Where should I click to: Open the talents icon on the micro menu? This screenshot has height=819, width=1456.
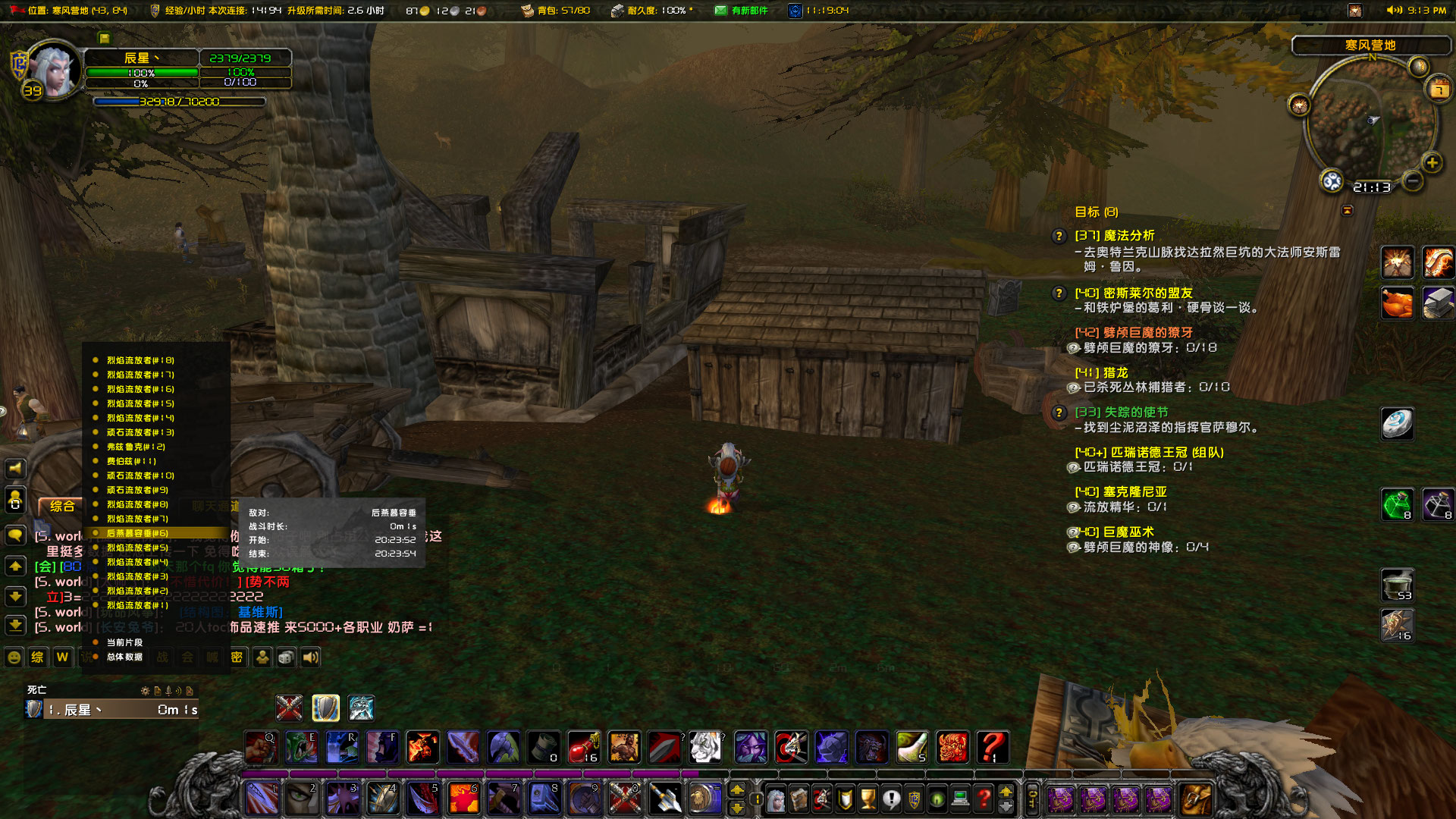(822, 799)
